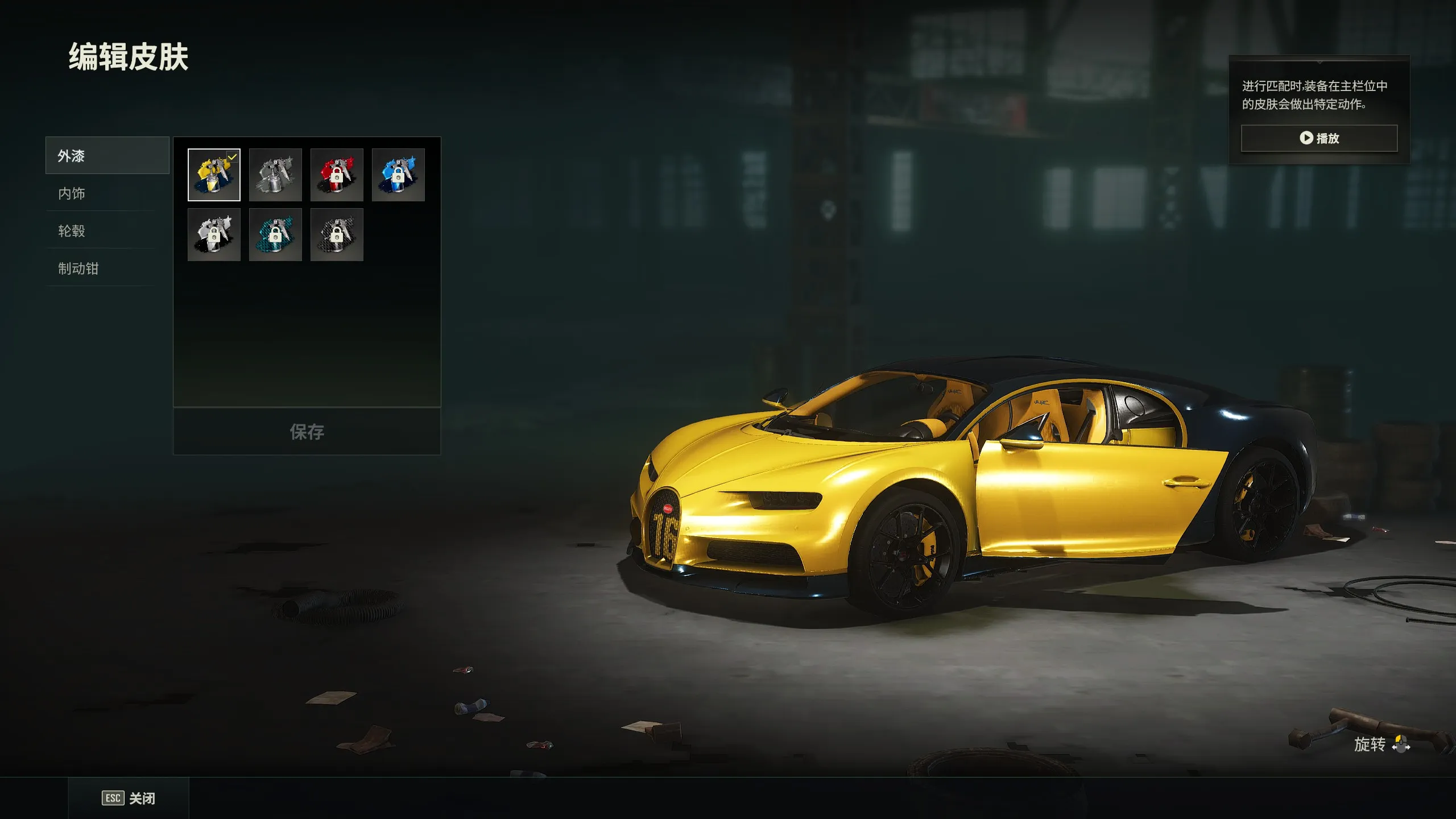This screenshot has height=819, width=1456.
Task: Select the locked blue paint swatch
Action: pyautogui.click(x=398, y=175)
